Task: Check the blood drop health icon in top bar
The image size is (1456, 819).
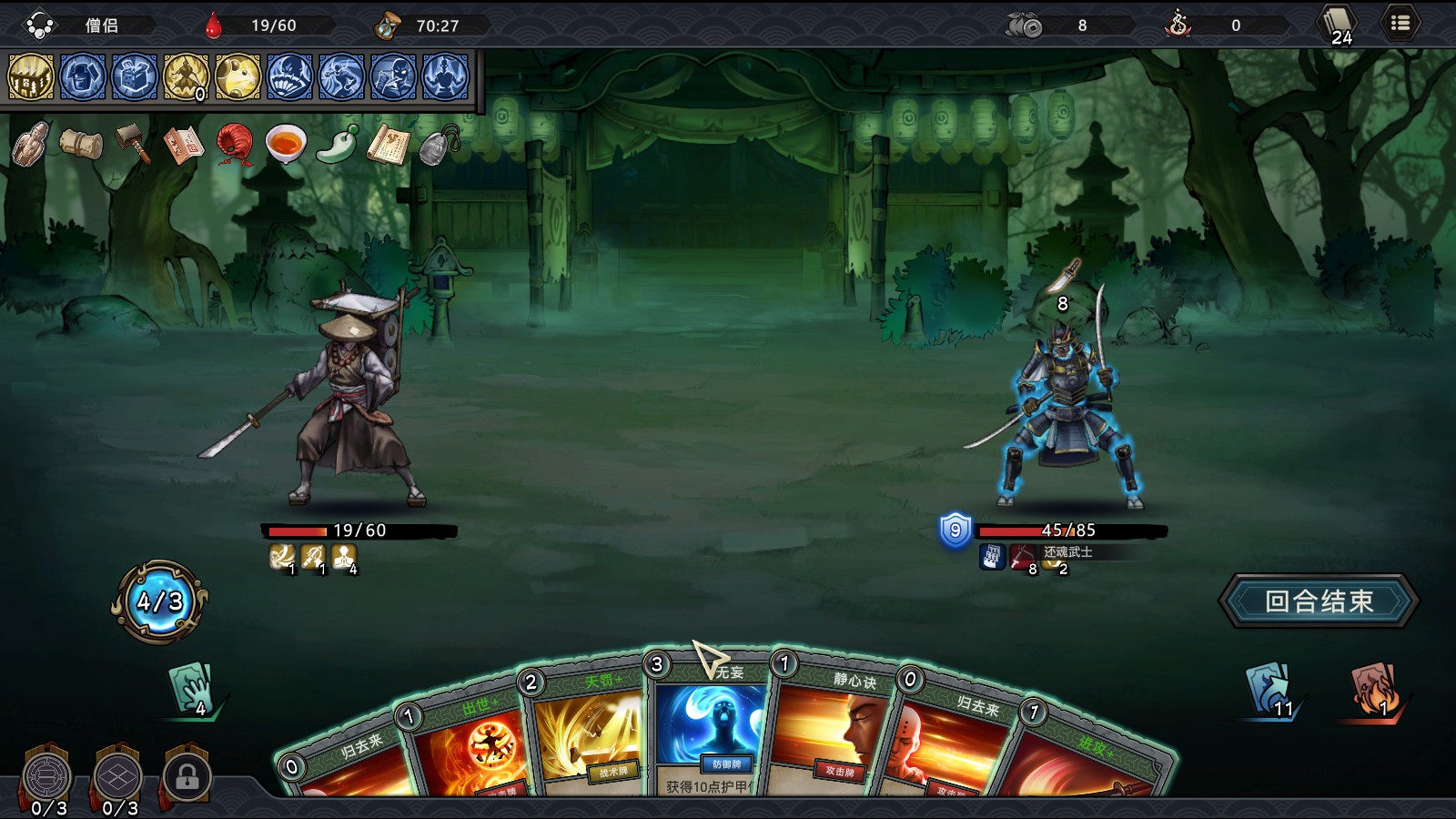Action: (213, 25)
